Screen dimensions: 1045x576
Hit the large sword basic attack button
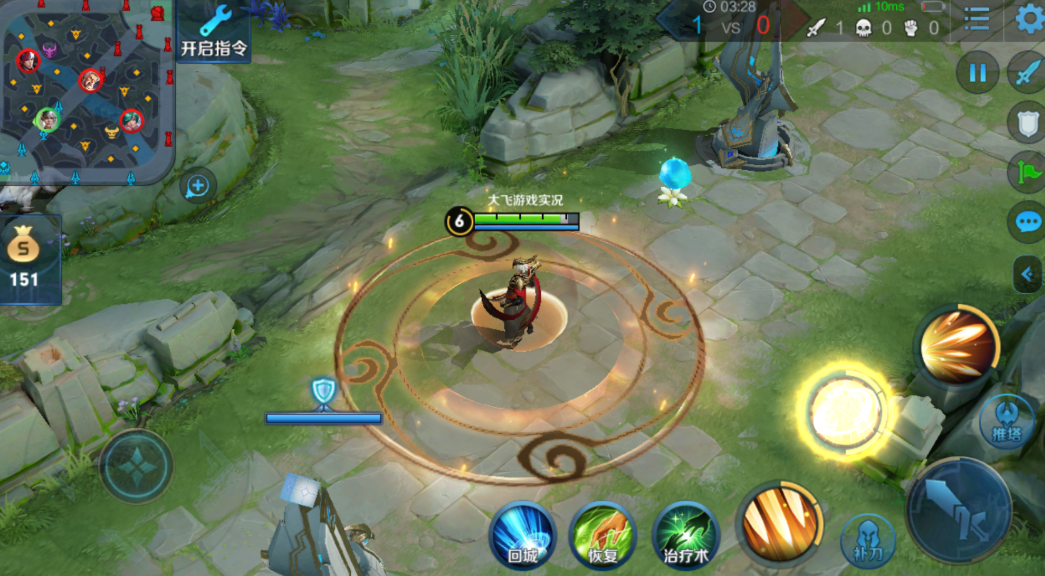point(958,509)
